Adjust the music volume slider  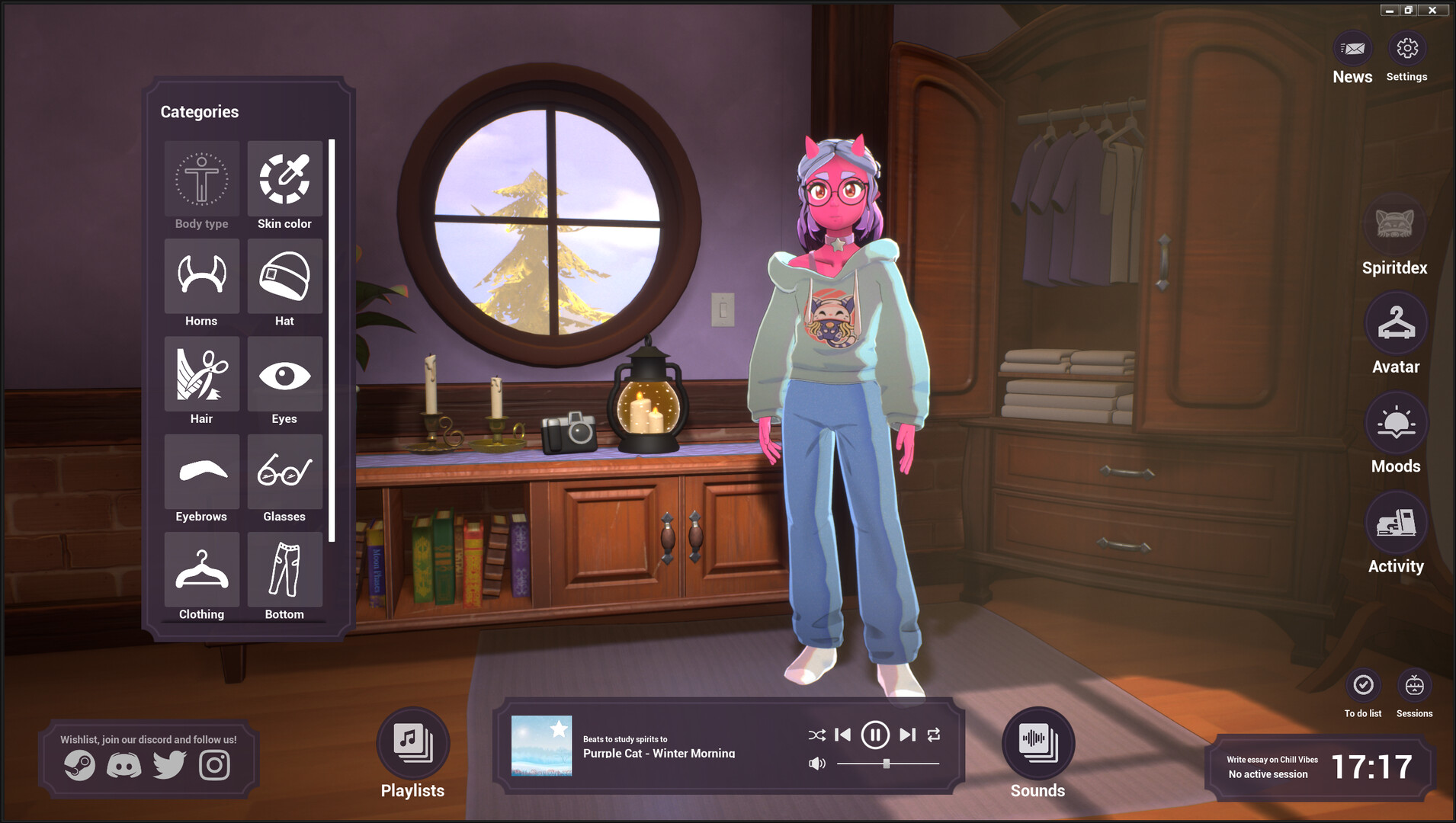(x=885, y=762)
